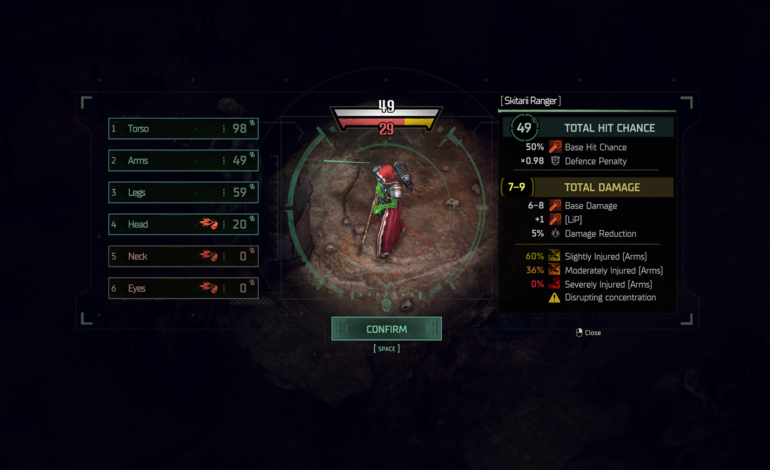Aim at the Head

[183, 224]
